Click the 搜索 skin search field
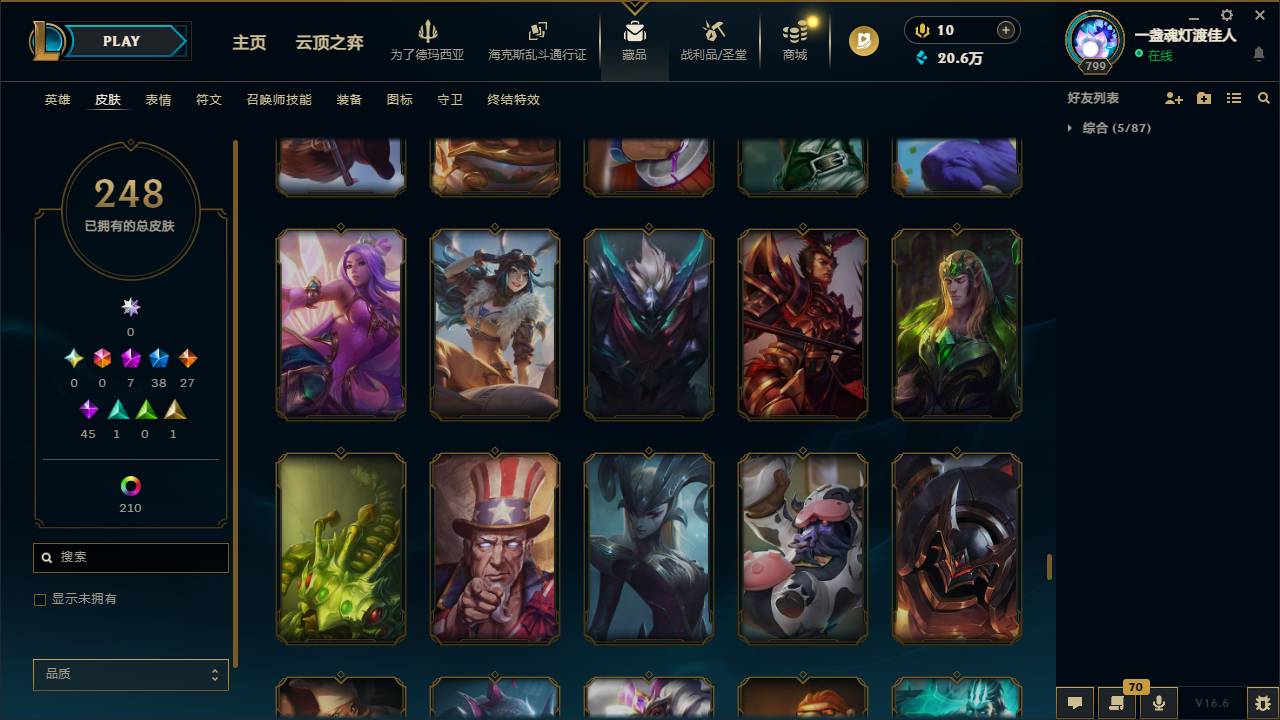Image resolution: width=1280 pixels, height=720 pixels. [x=130, y=557]
